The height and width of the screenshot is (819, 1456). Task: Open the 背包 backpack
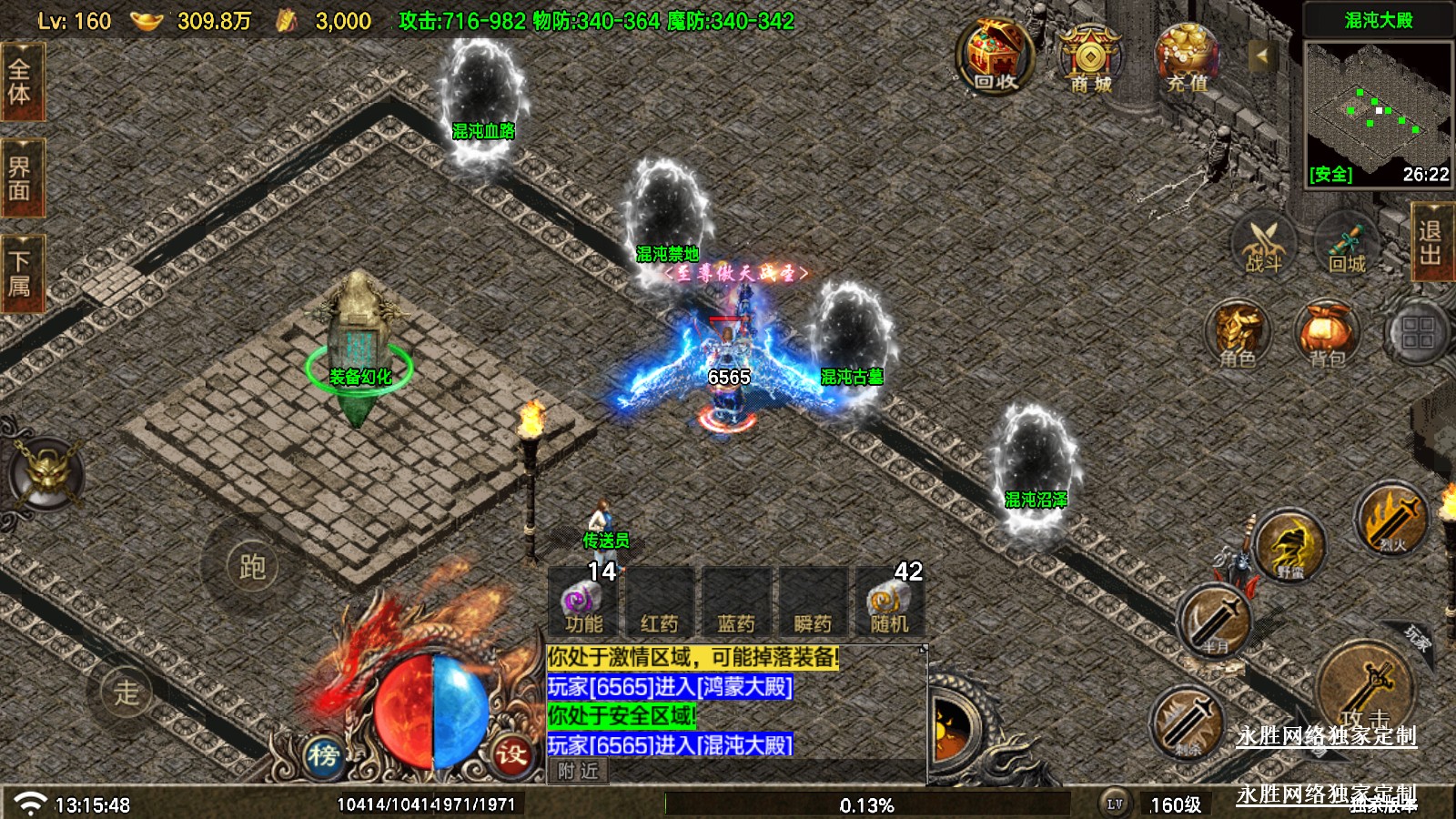1327,334
